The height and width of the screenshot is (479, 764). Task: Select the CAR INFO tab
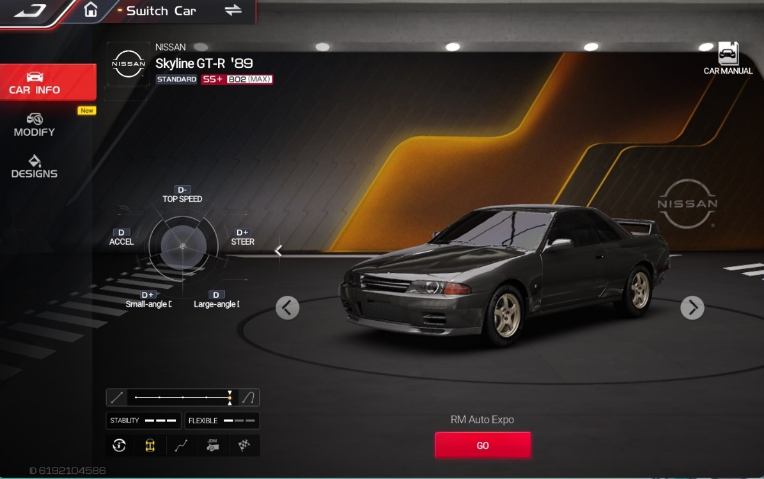pos(35,82)
